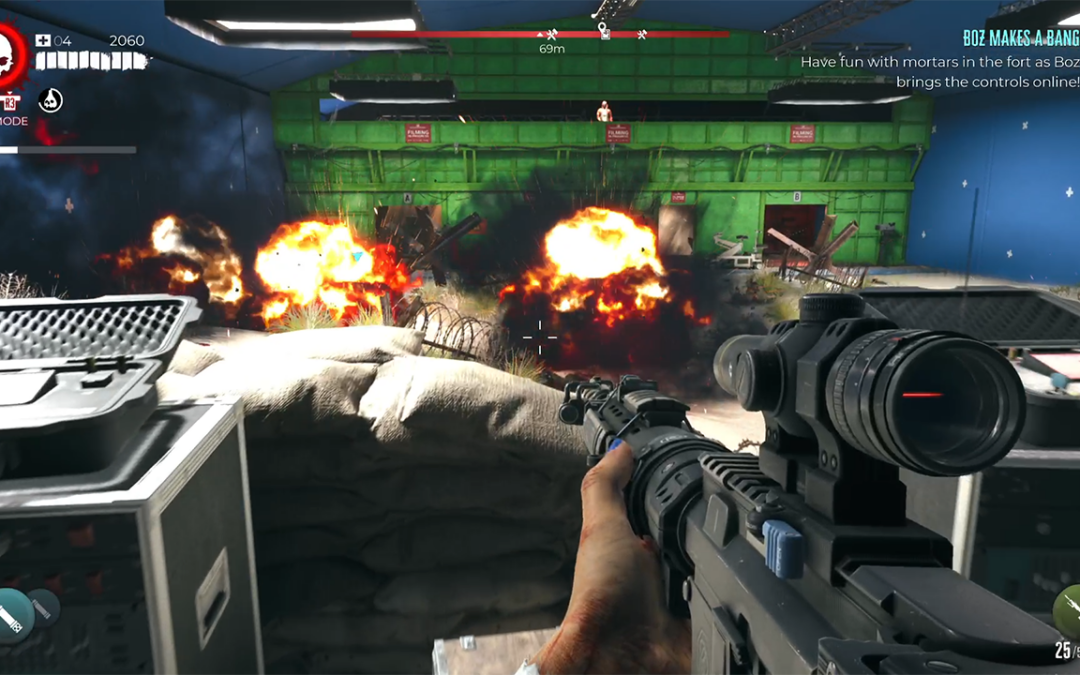Select the green weapon slot by the ammo count
The image size is (1080, 675).
pyautogui.click(x=1067, y=607)
